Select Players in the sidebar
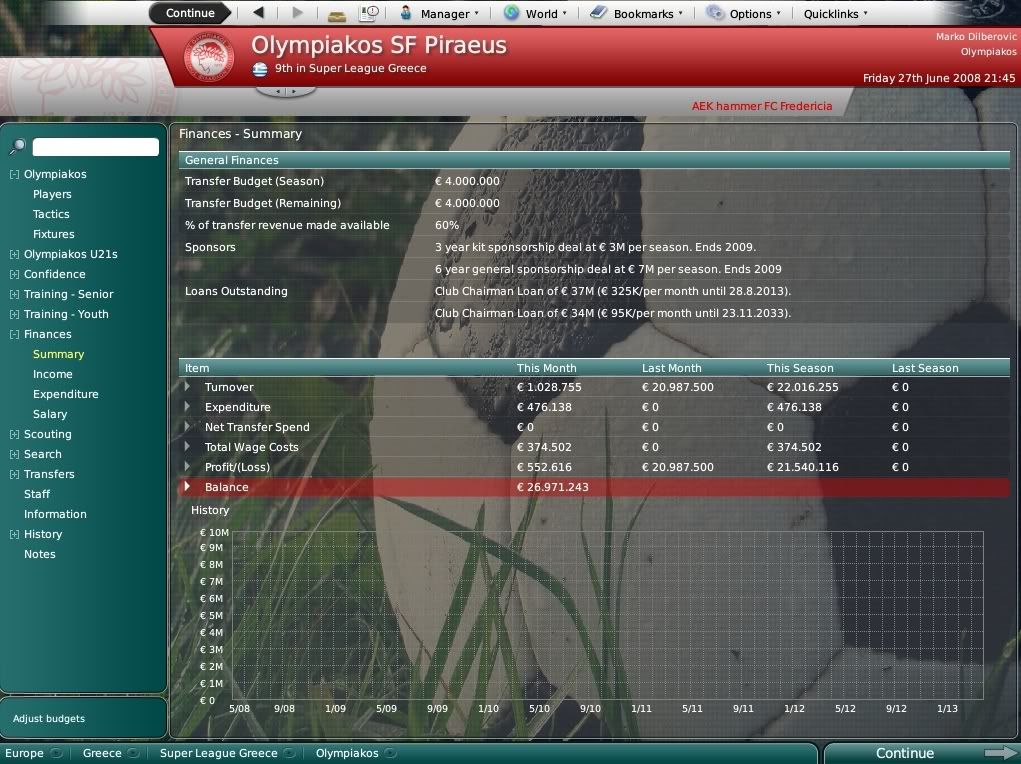Image resolution: width=1021 pixels, height=764 pixels. tap(52, 194)
